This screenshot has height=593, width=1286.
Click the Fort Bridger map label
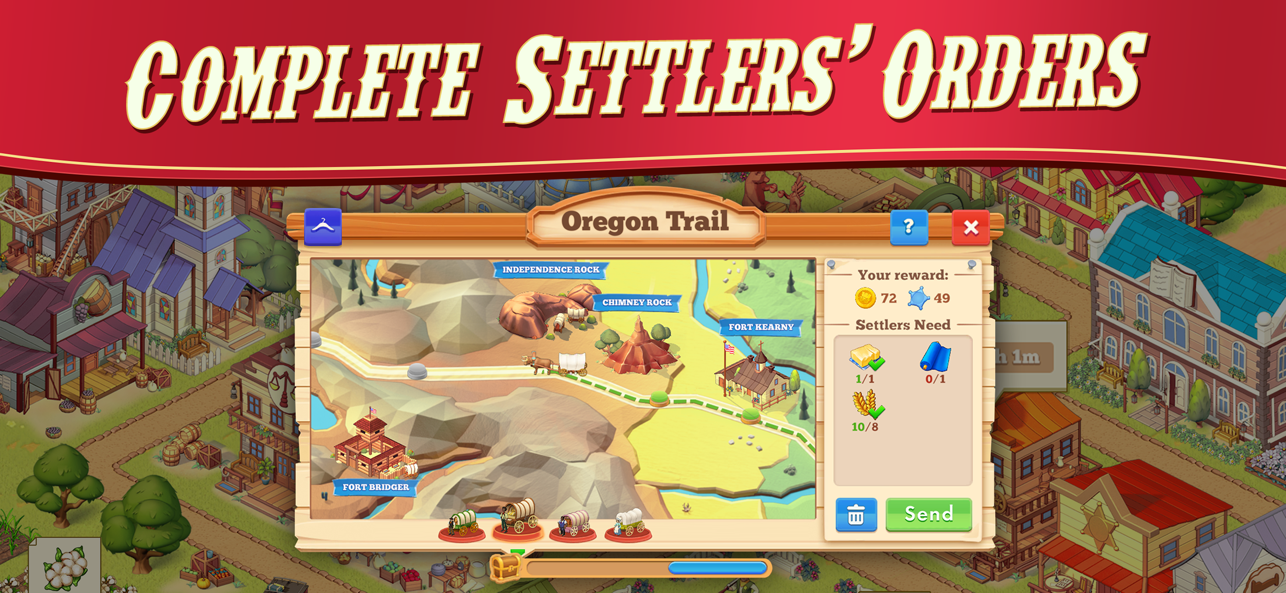point(376,488)
